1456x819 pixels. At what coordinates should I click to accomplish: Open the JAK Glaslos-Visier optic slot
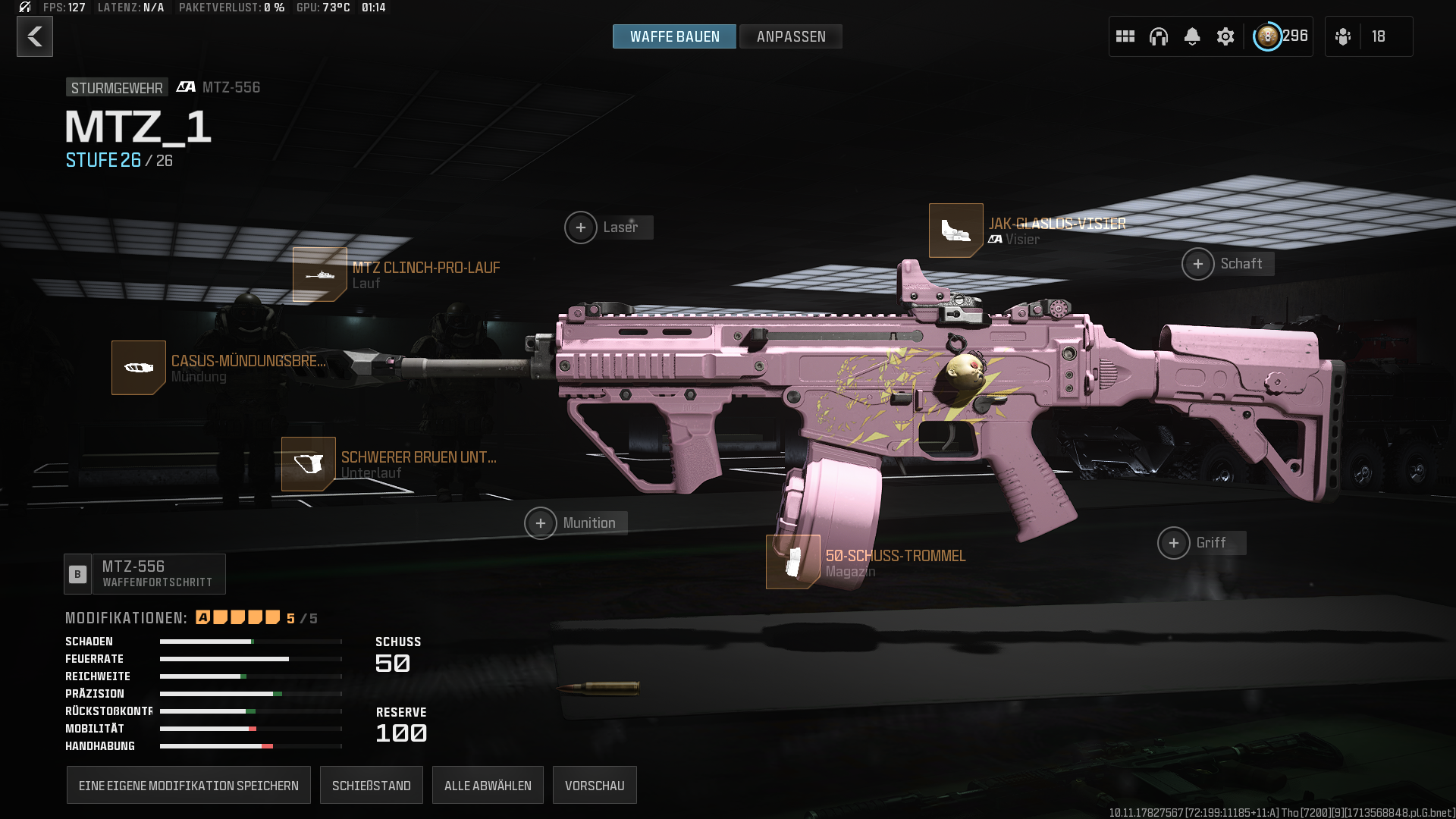point(956,231)
